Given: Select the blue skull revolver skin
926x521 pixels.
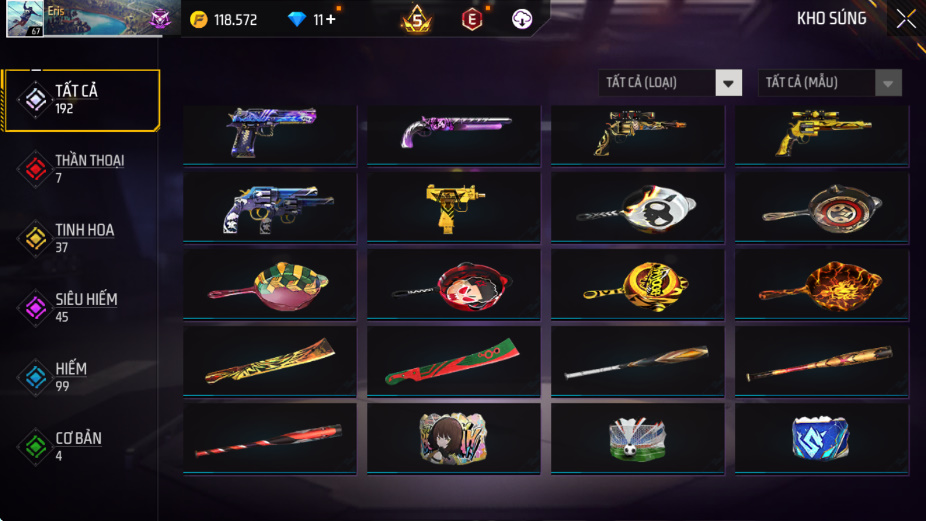Looking at the screenshot, I should coord(270,206).
